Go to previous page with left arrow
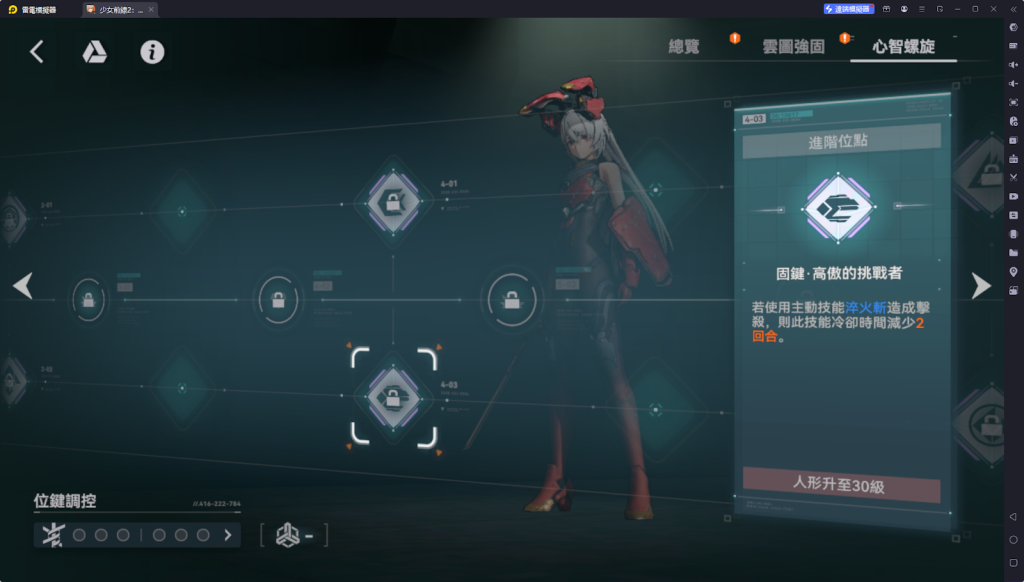Viewport: 1024px width, 582px height. tap(23, 286)
